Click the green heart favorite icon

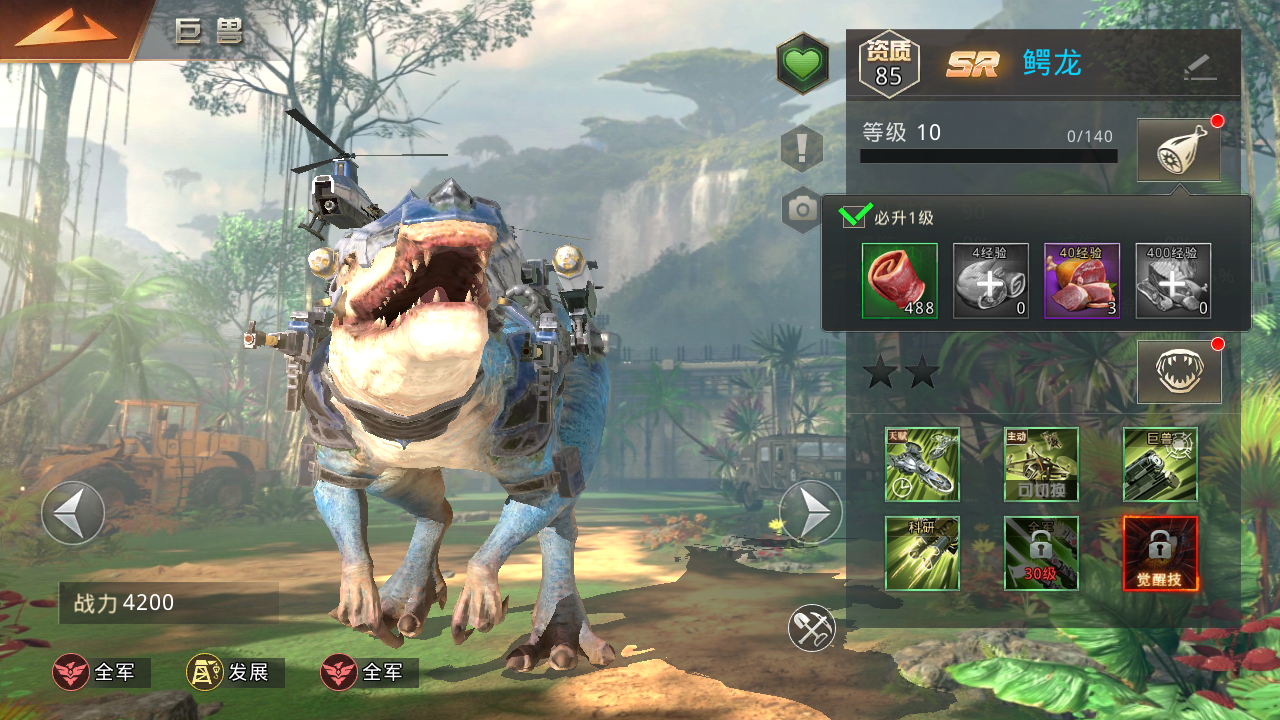pos(802,64)
